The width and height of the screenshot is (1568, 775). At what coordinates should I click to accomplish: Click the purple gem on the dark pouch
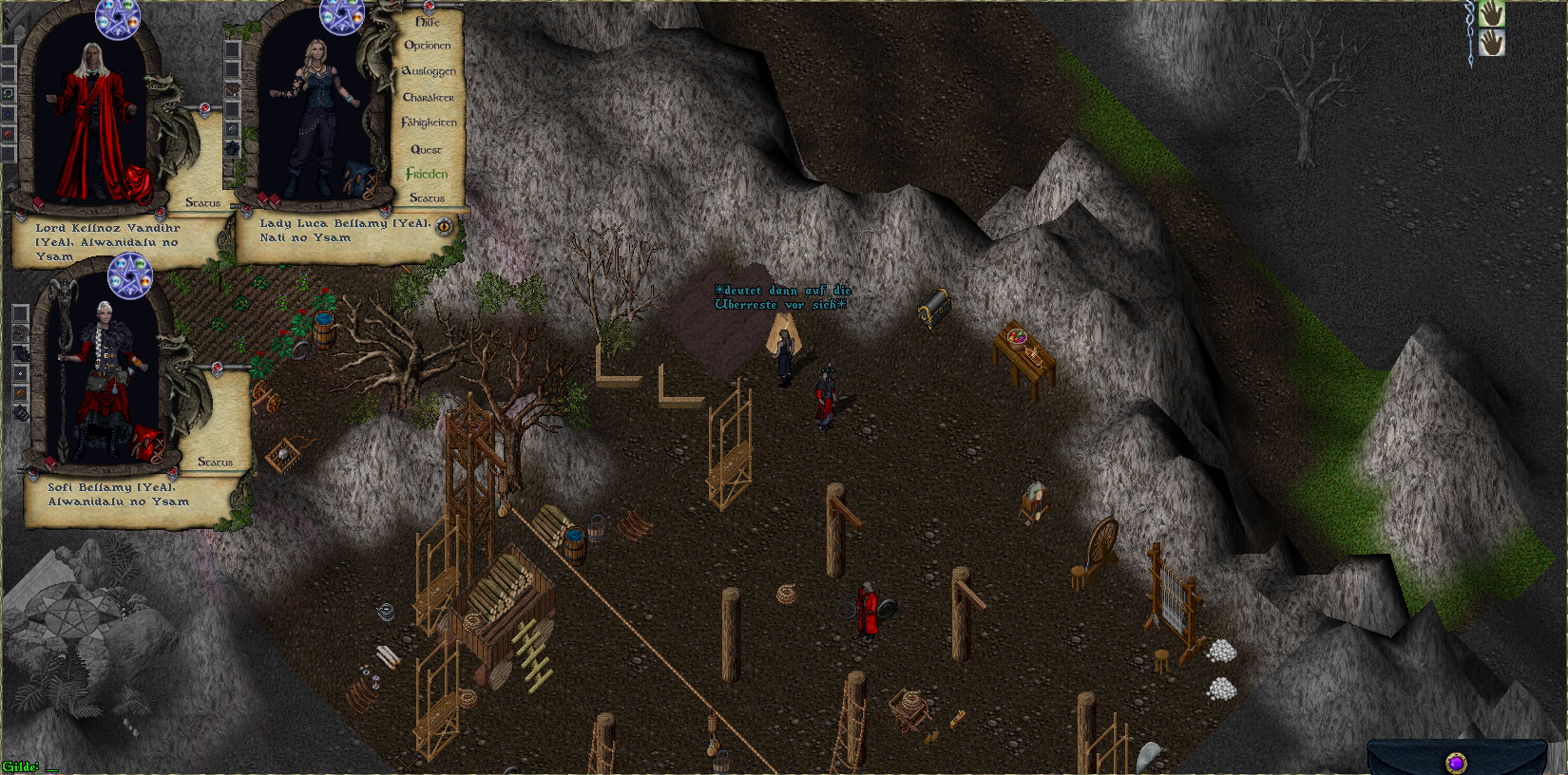[x=1456, y=762]
